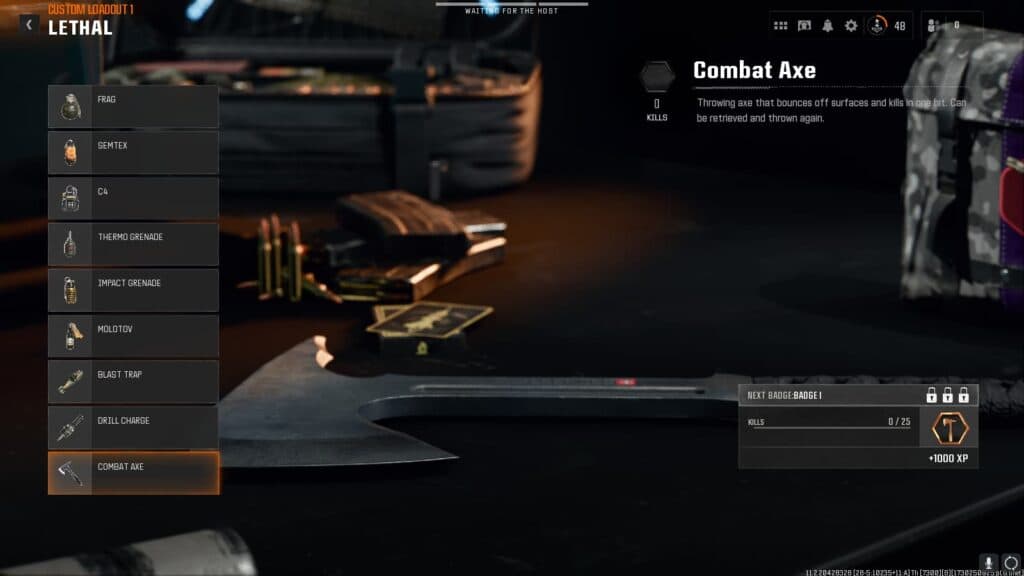Equip the C4 lethal
Image resolution: width=1024 pixels, height=576 pixels.
coord(133,198)
